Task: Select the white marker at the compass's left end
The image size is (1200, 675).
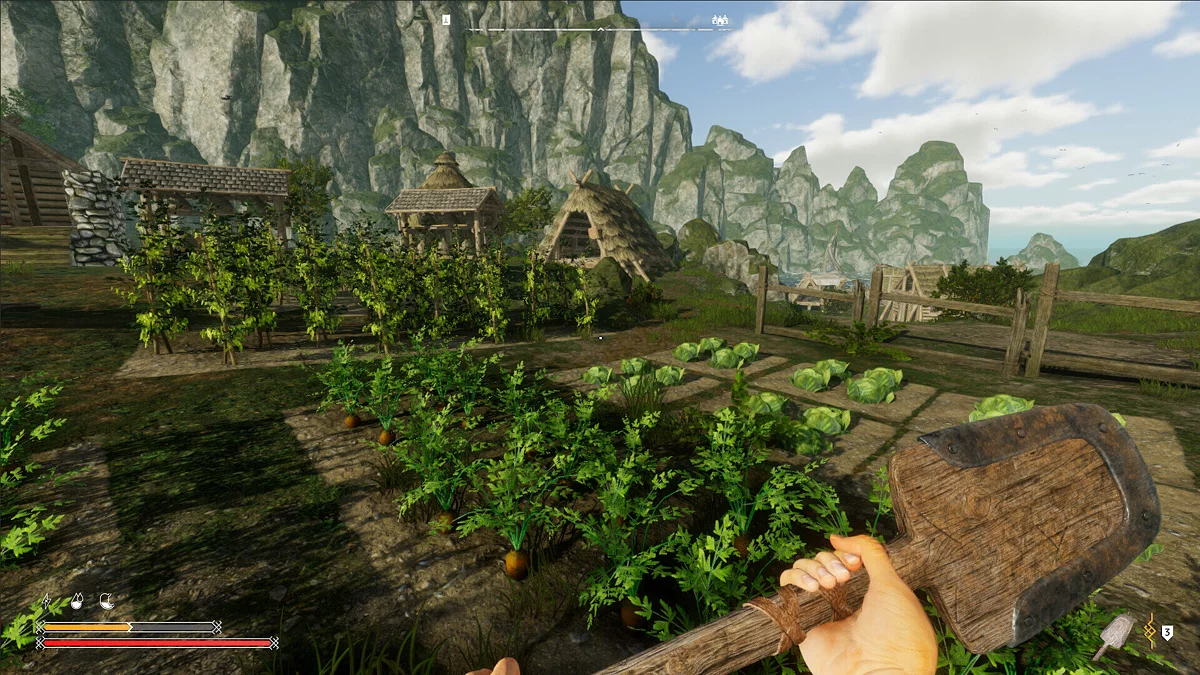Action: point(446,20)
